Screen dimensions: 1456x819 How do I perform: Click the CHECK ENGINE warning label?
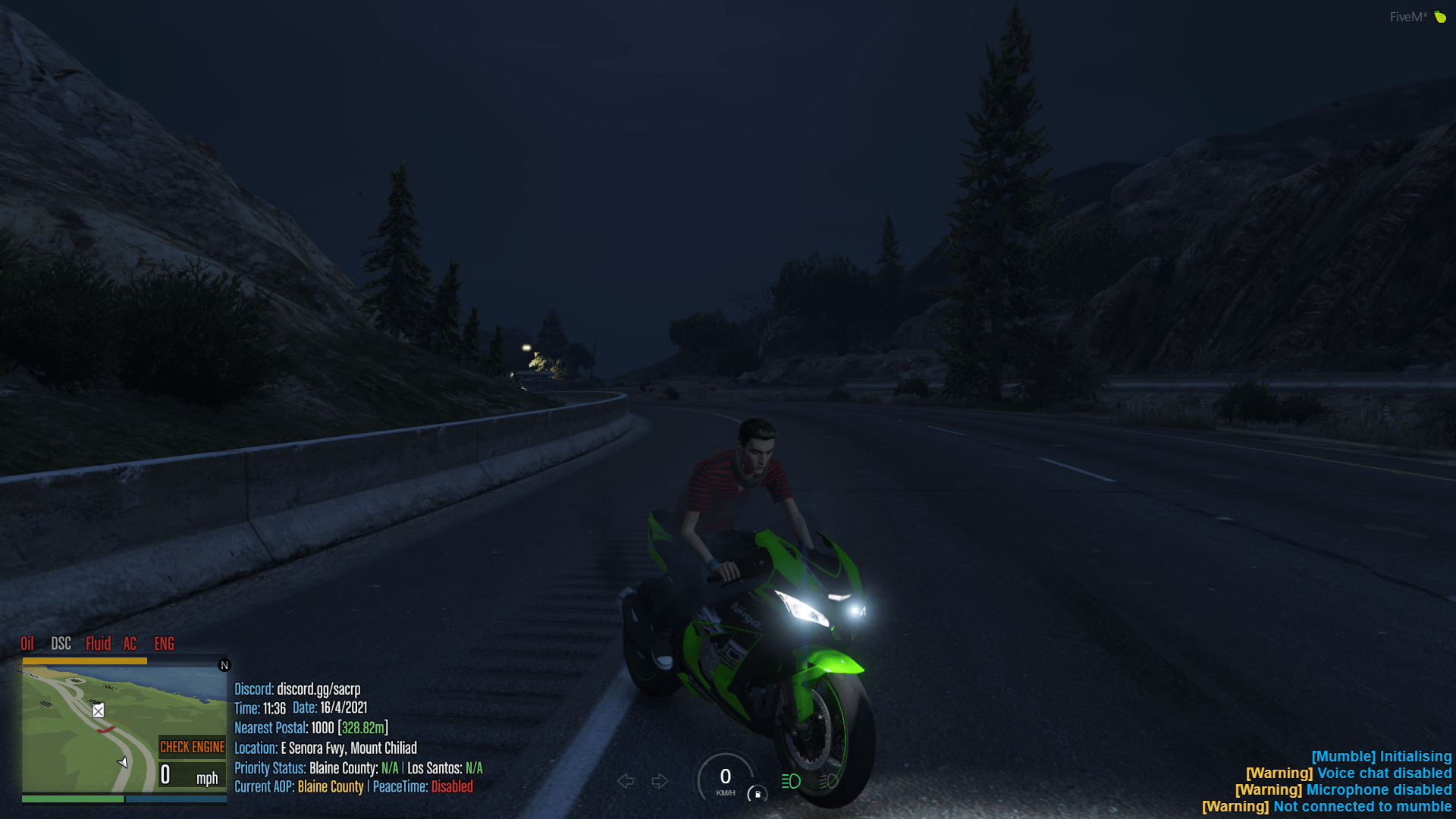pyautogui.click(x=192, y=747)
